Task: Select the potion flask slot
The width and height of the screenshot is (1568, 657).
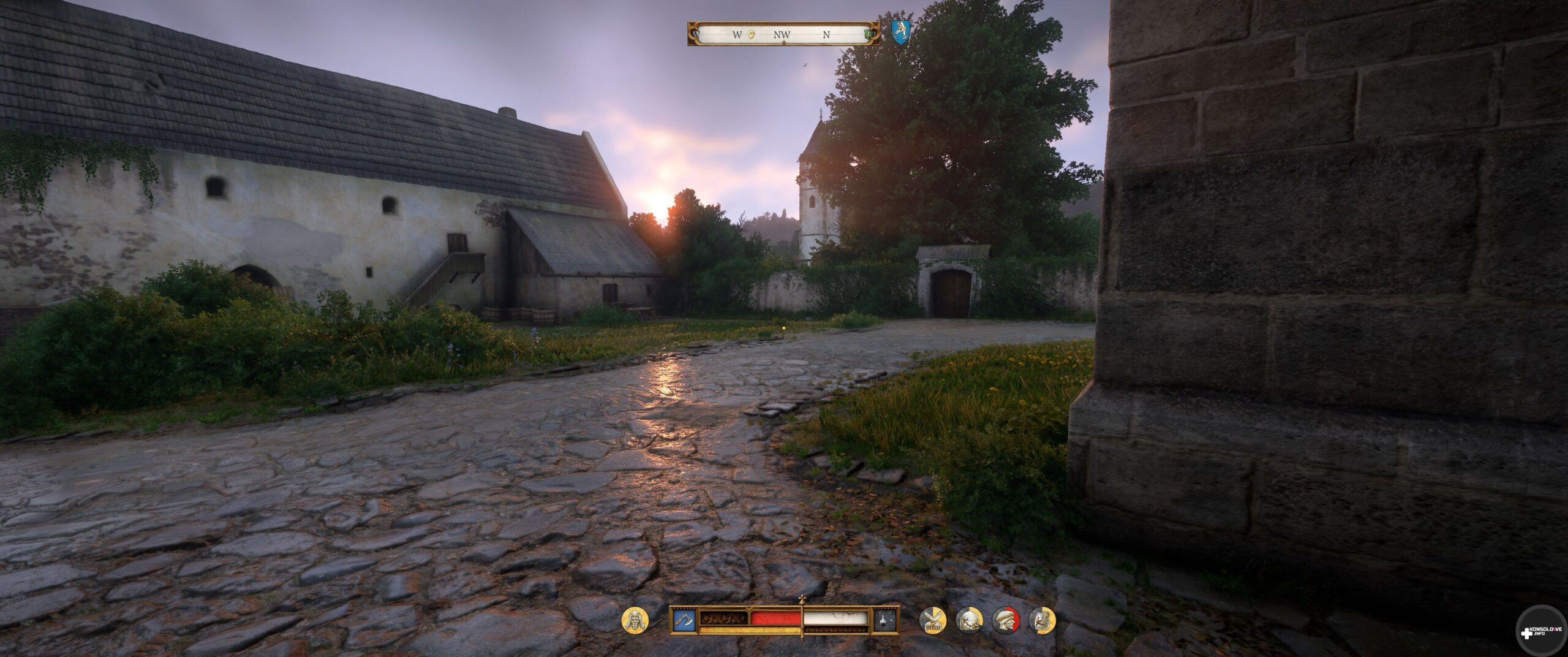Action: click(885, 620)
